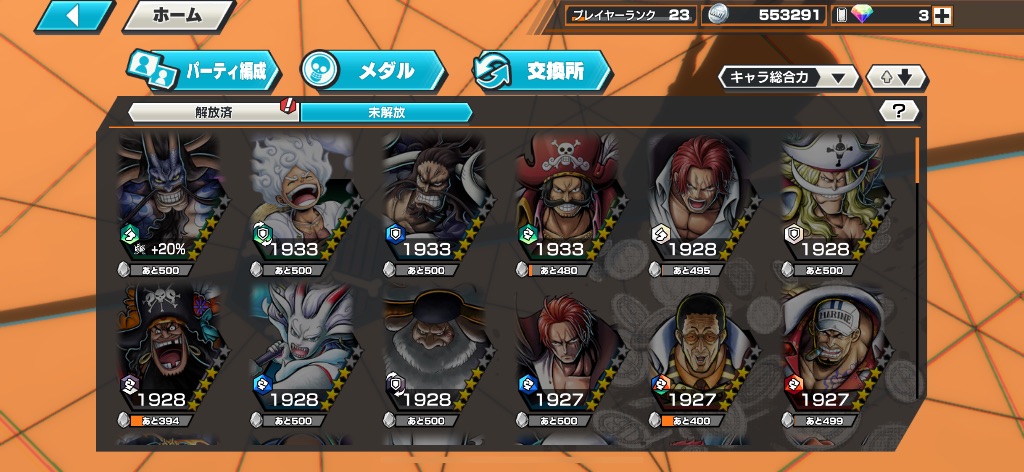Open the メダル medal menu

click(372, 71)
